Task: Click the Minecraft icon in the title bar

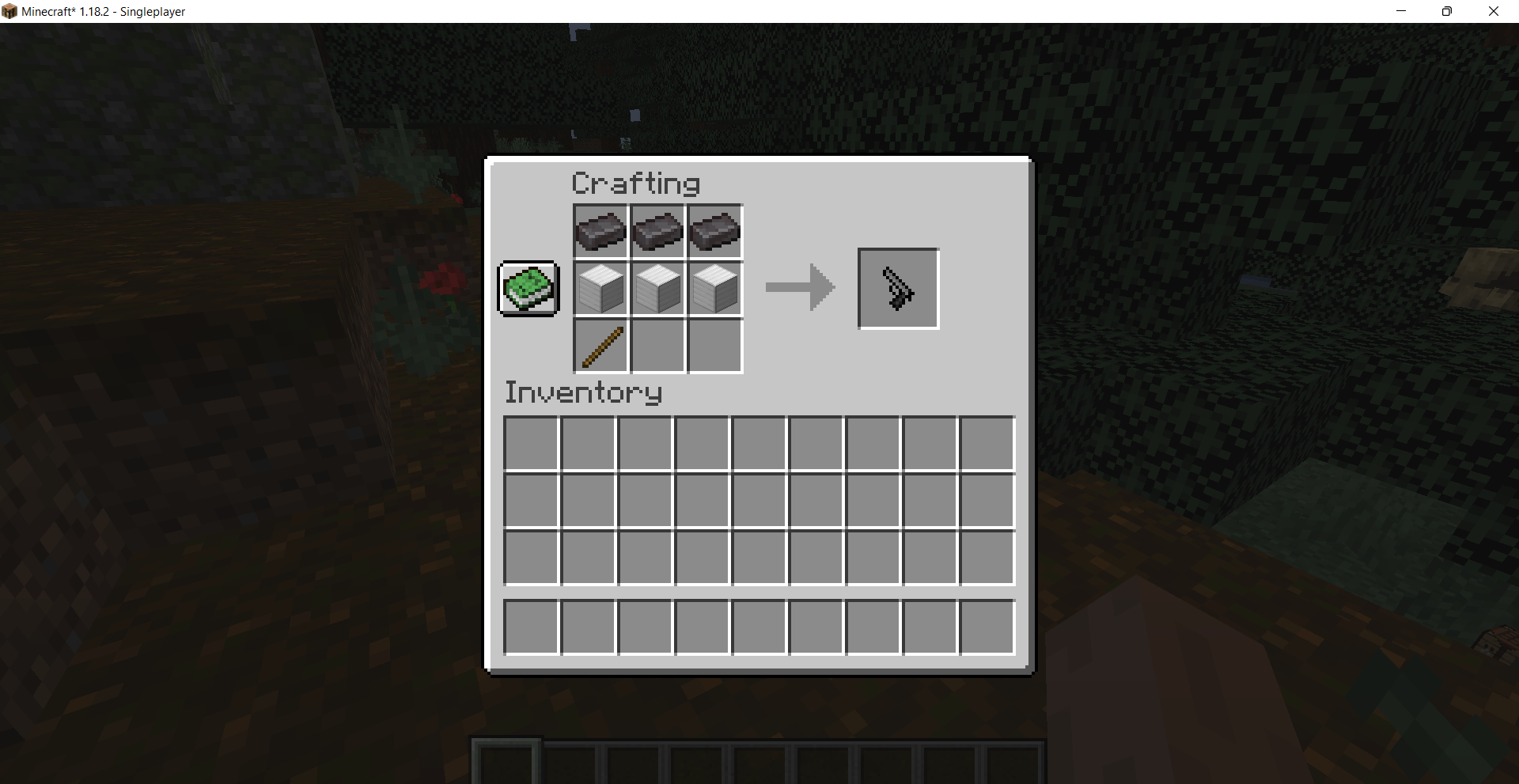Action: (10, 11)
